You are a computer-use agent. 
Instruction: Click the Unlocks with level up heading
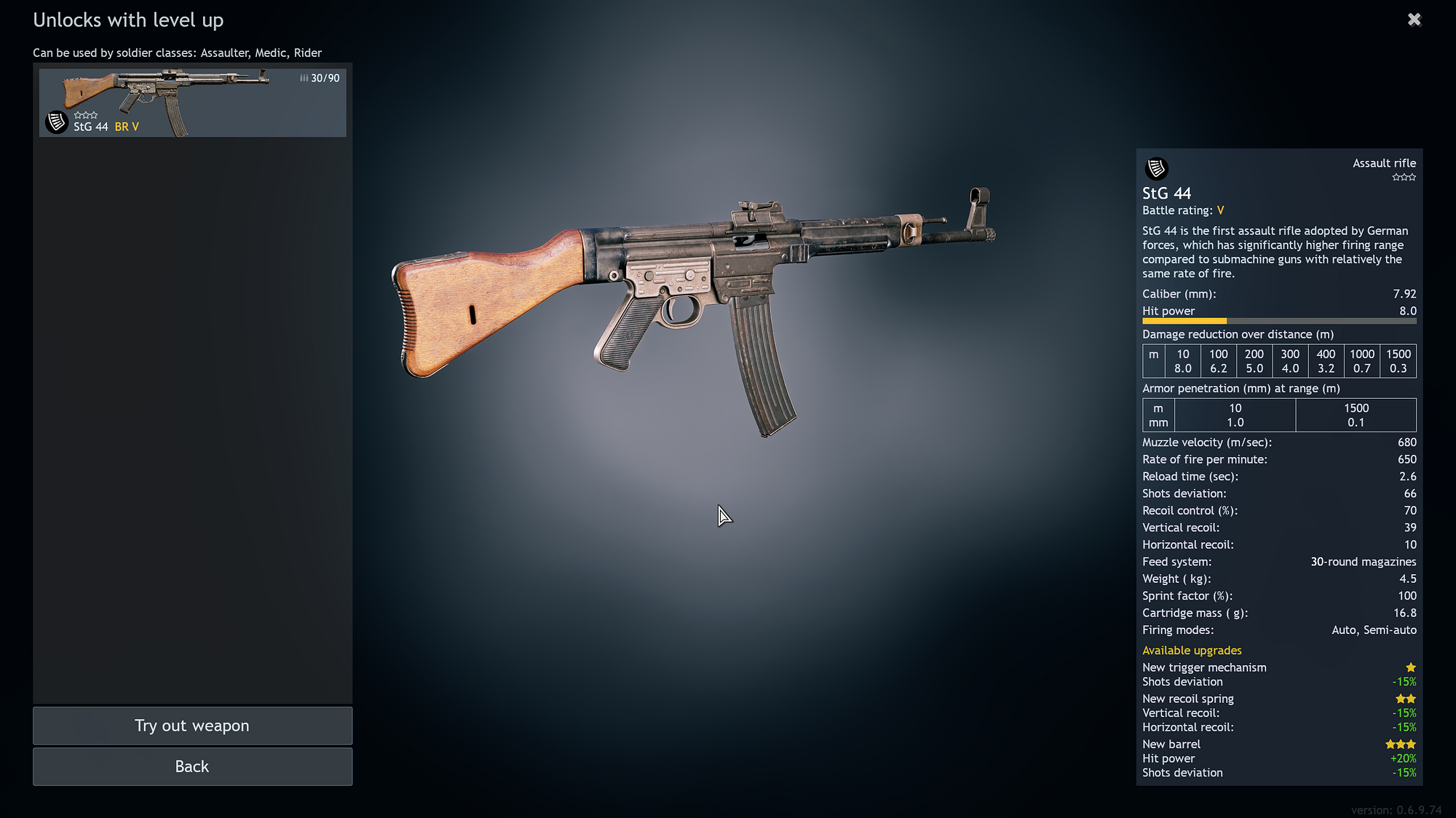[128, 20]
